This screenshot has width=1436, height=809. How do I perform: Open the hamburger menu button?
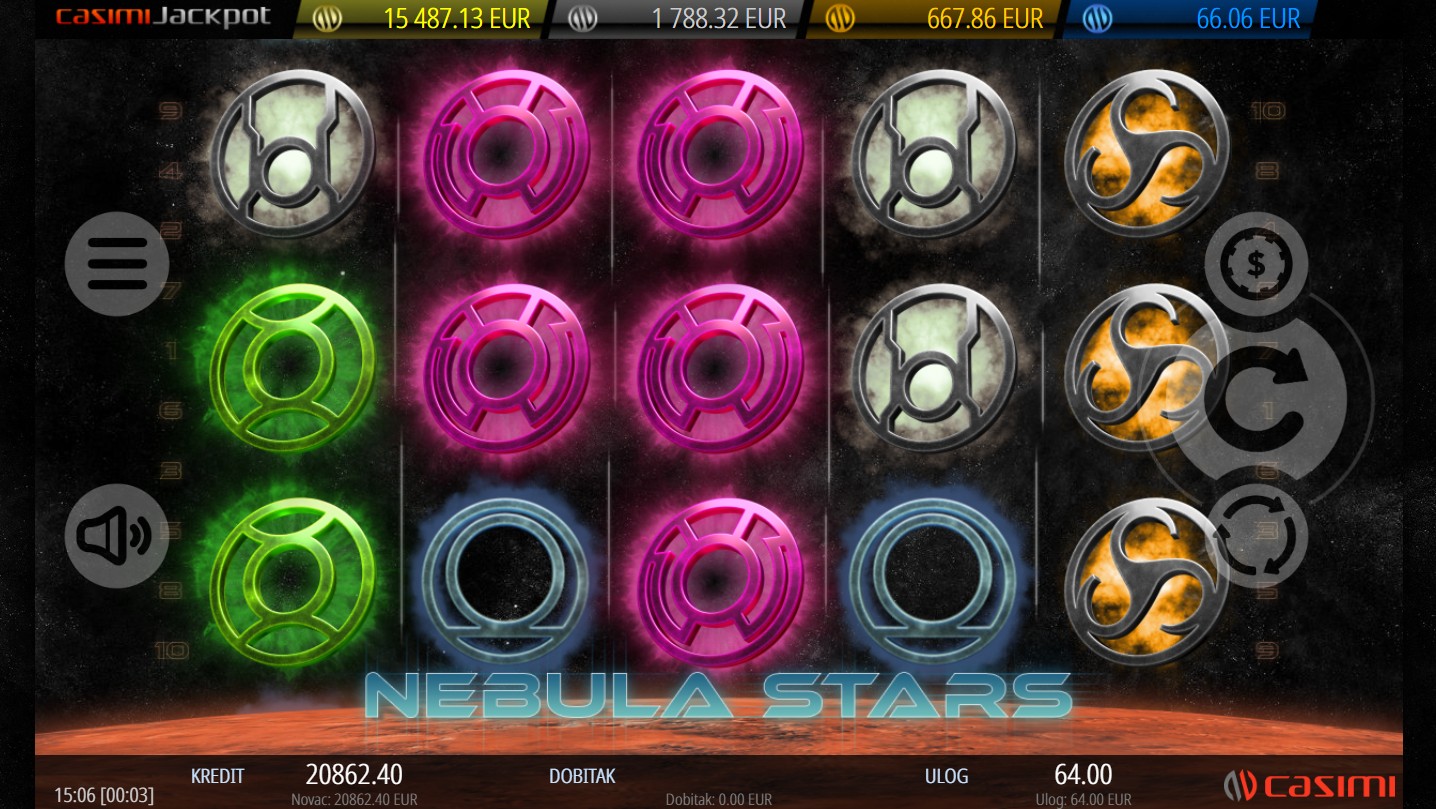[117, 264]
